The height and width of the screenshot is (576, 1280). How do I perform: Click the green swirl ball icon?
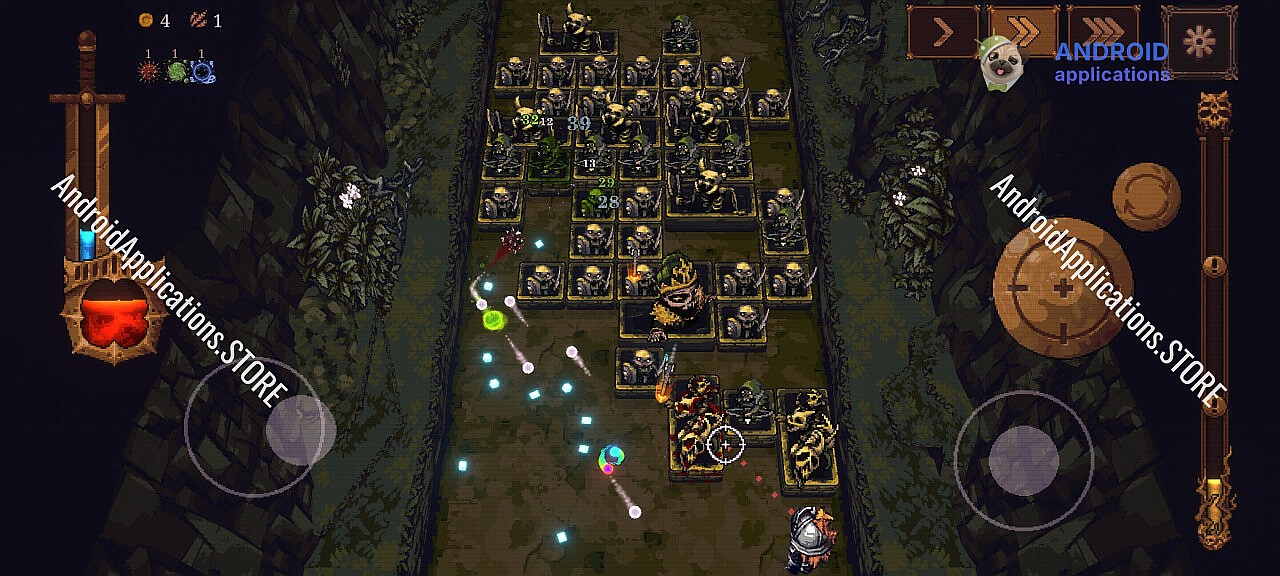click(x=176, y=72)
